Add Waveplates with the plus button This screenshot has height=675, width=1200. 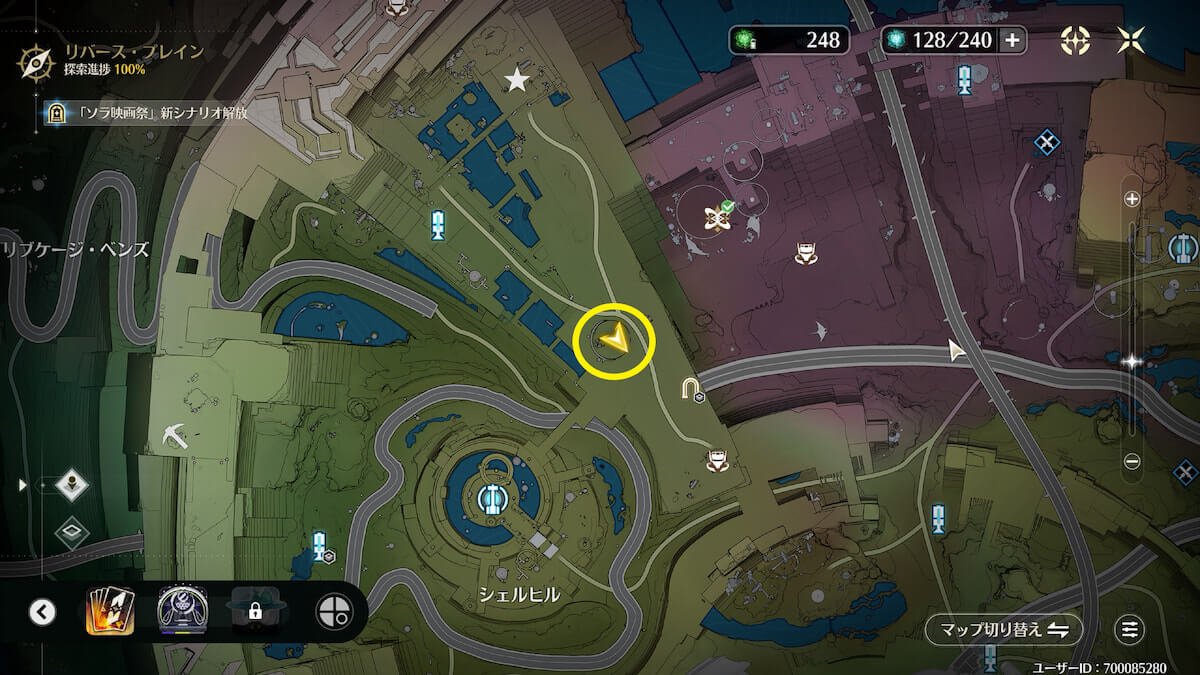pyautogui.click(x=1012, y=40)
